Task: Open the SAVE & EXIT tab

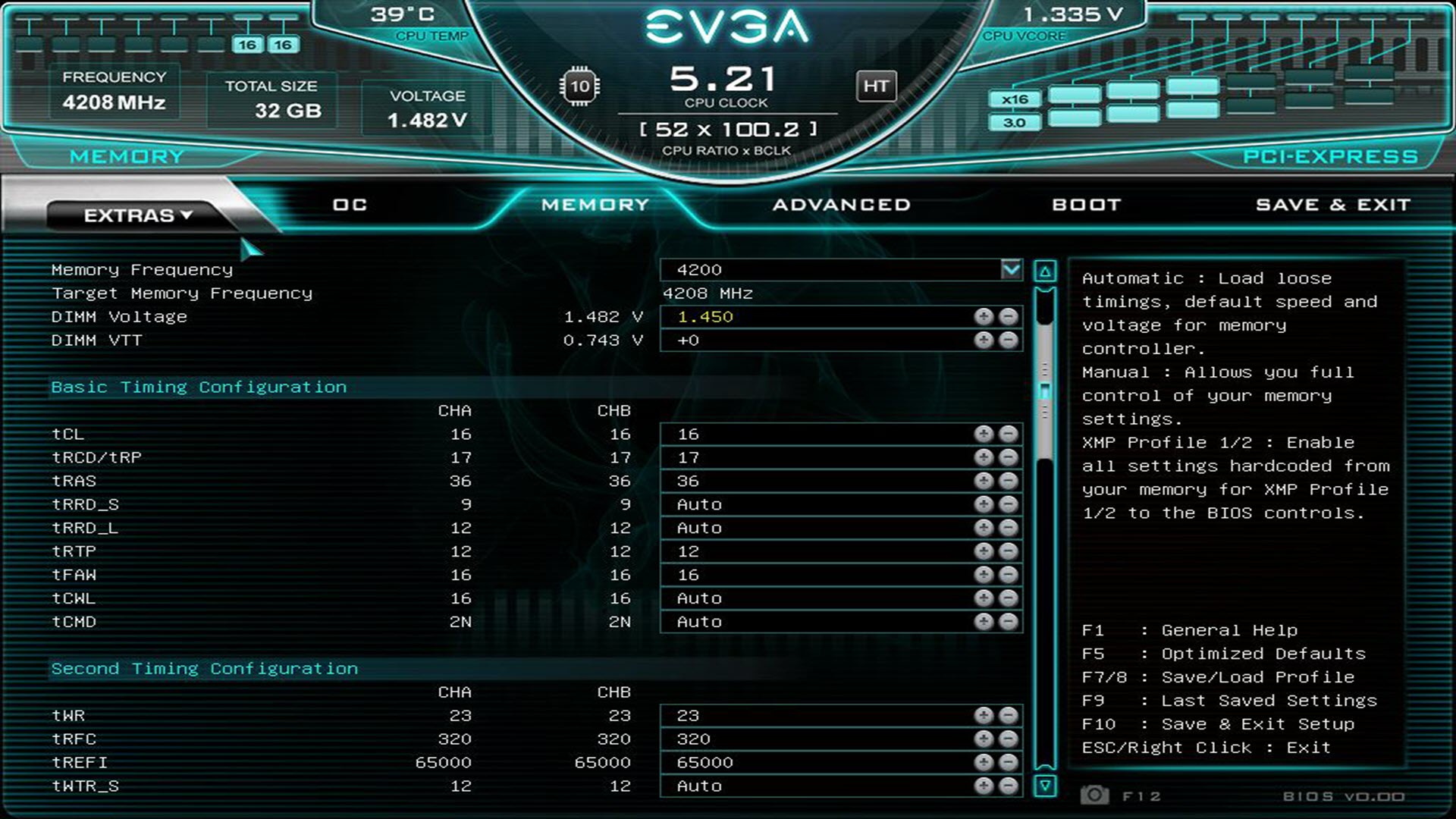Action: point(1332,205)
